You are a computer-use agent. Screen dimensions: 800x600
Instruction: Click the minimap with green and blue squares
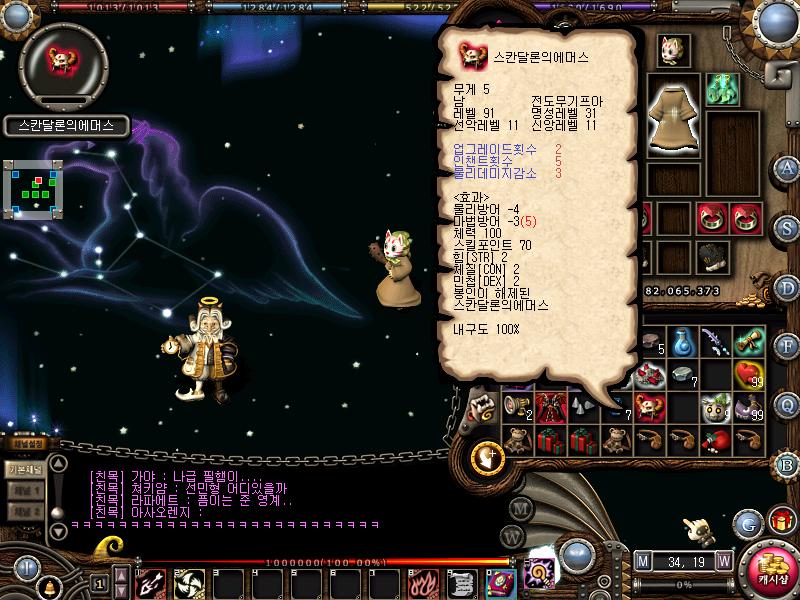[x=32, y=188]
